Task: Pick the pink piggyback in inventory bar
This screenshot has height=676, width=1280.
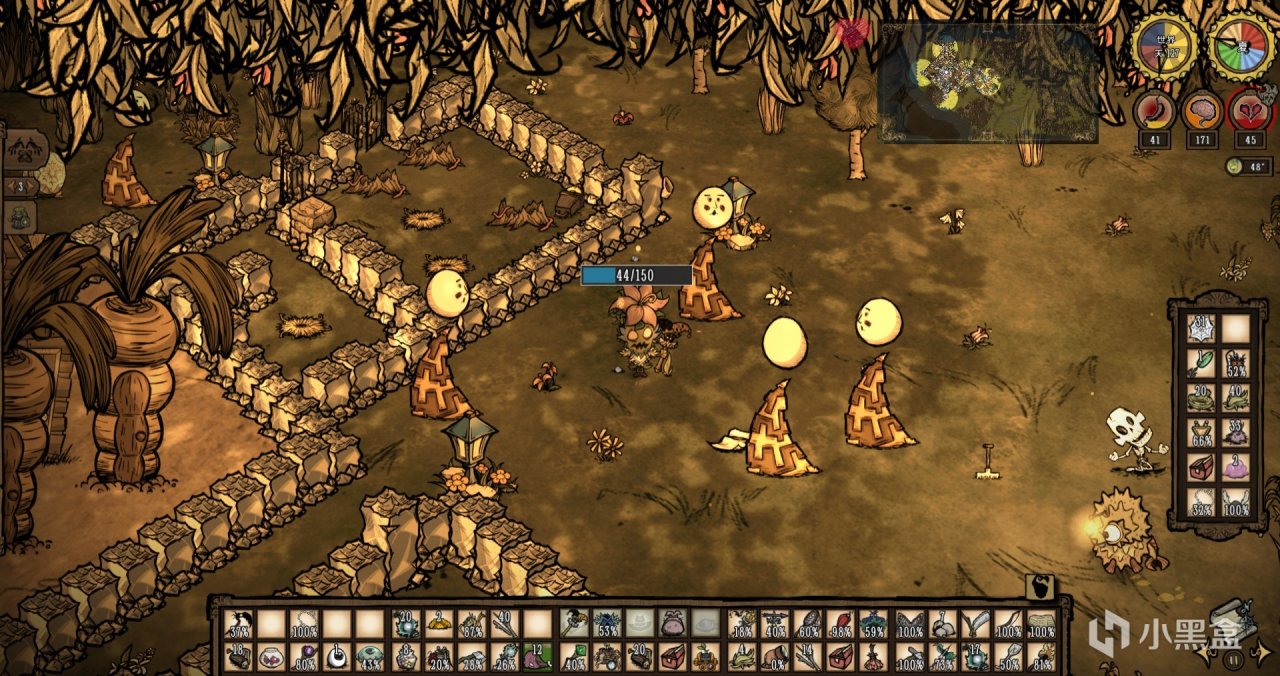Action: [x=675, y=625]
